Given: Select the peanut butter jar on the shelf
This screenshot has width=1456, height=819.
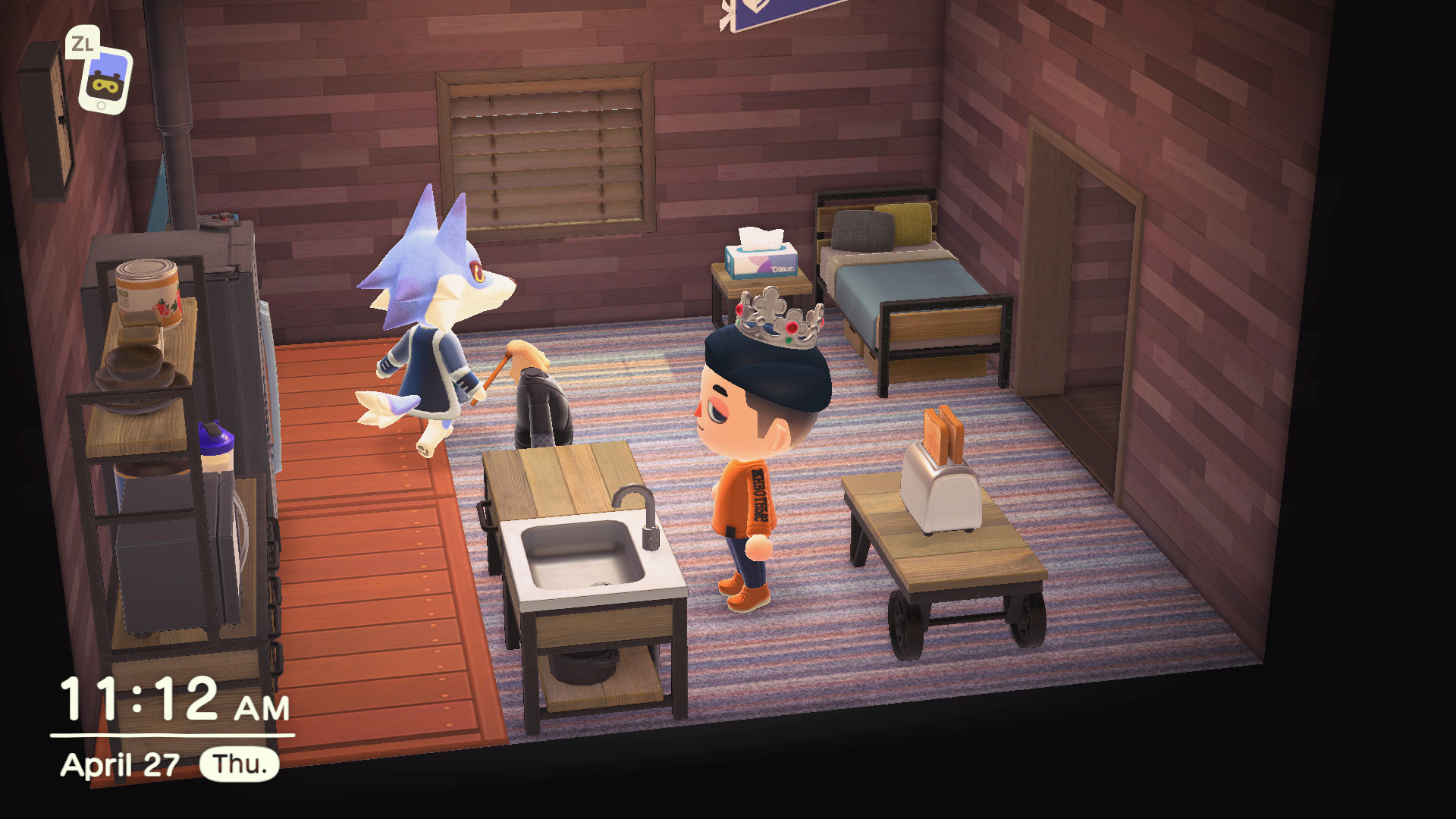Looking at the screenshot, I should pos(146,290).
